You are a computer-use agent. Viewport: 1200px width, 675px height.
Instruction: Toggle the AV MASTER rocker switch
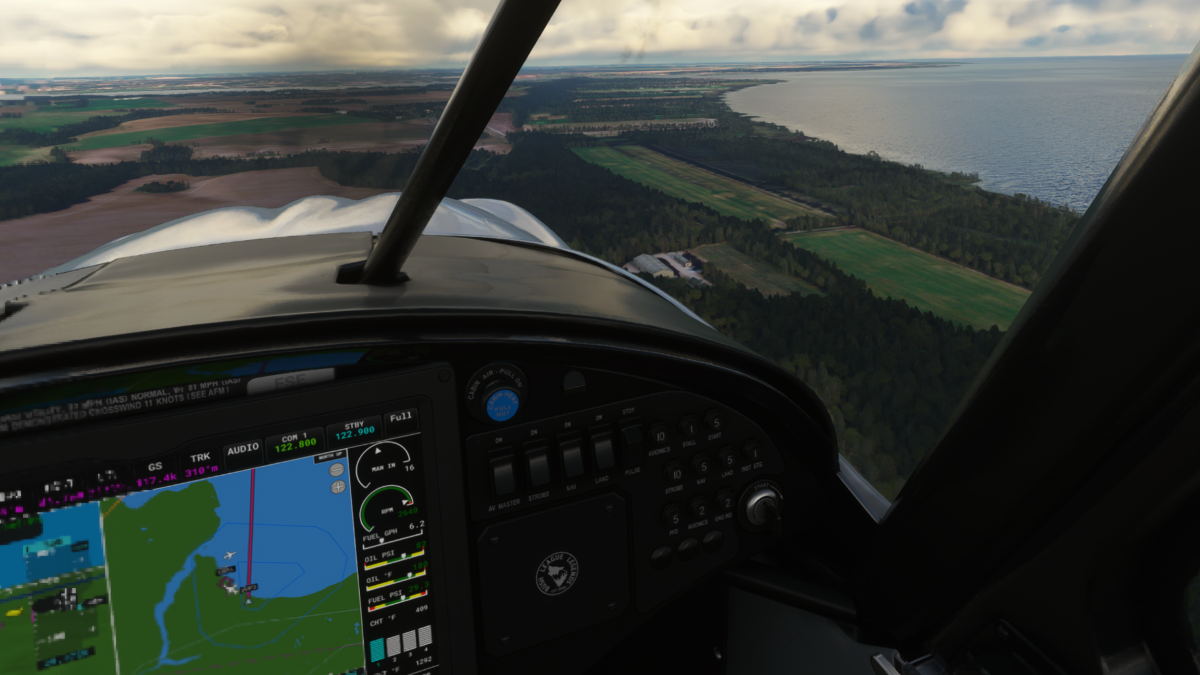click(x=505, y=476)
